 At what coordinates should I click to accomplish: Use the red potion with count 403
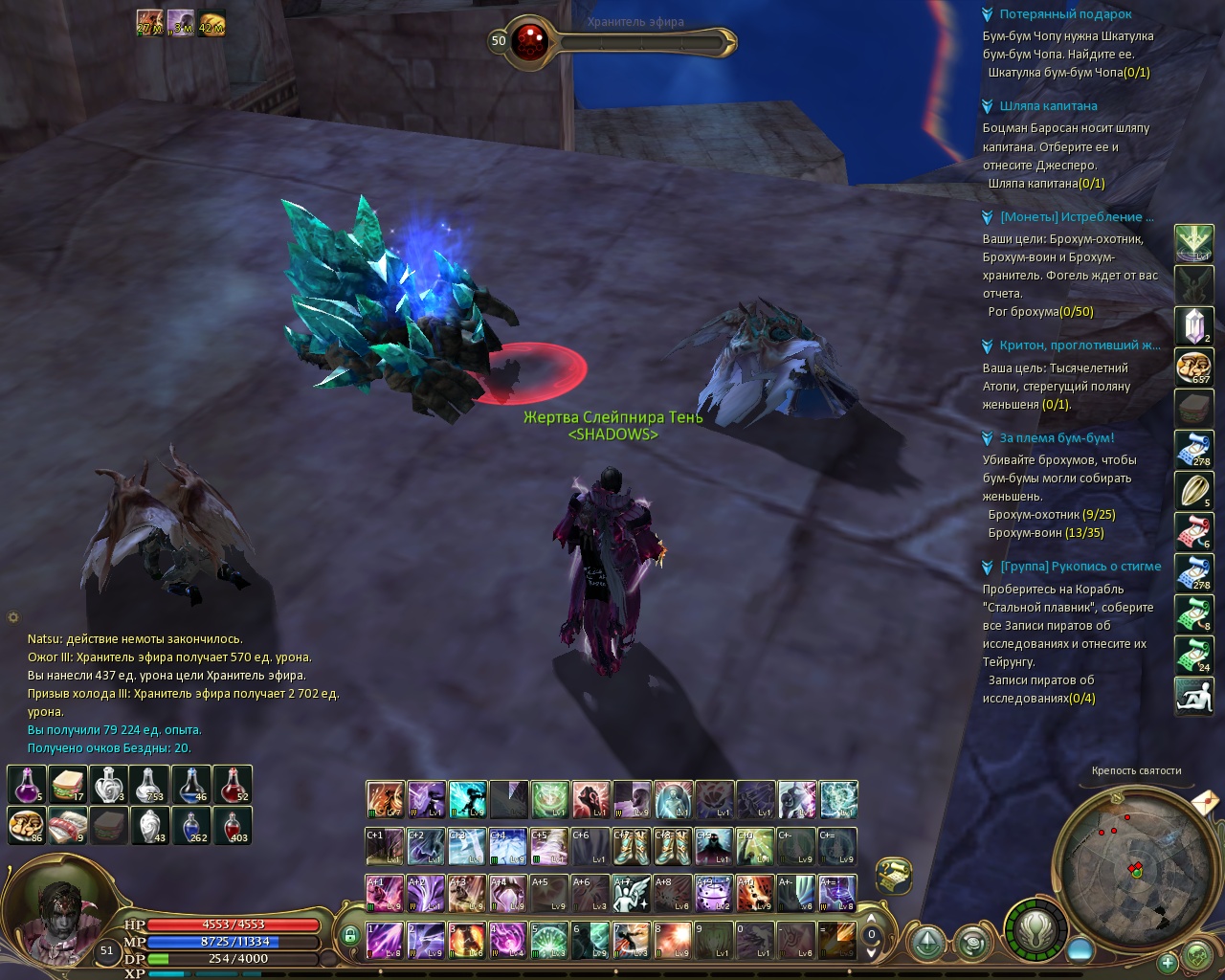coord(233,825)
